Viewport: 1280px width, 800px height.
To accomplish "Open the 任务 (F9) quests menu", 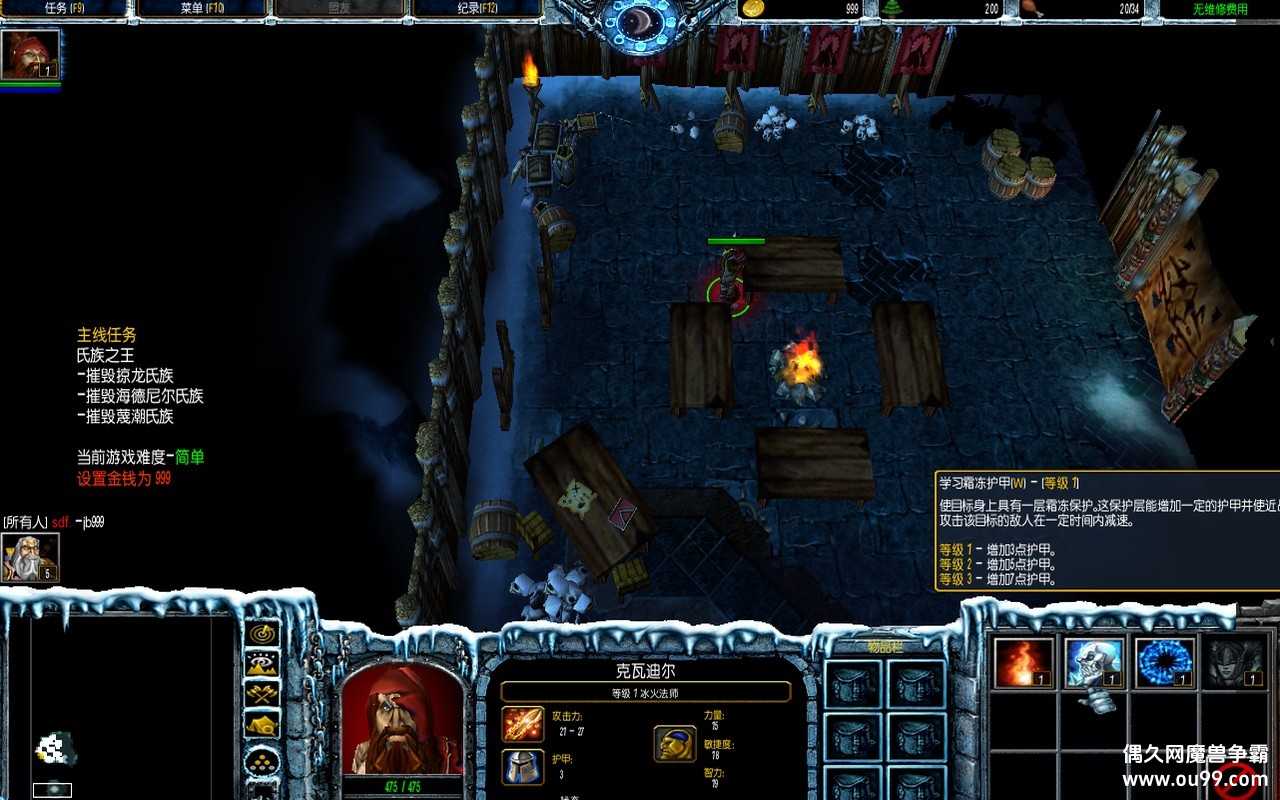I will pyautogui.click(x=62, y=9).
